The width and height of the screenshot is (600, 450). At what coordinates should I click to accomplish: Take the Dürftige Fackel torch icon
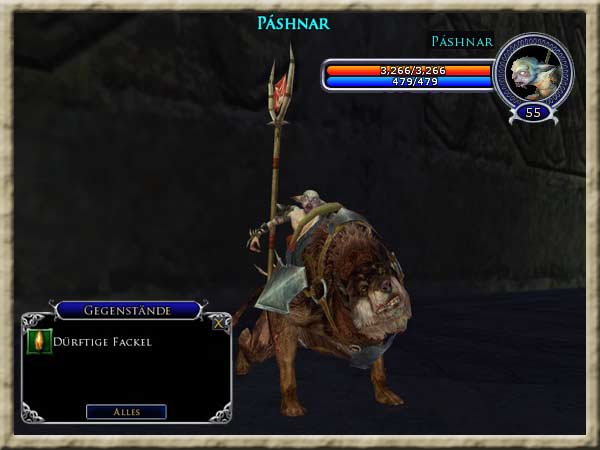[x=40, y=342]
